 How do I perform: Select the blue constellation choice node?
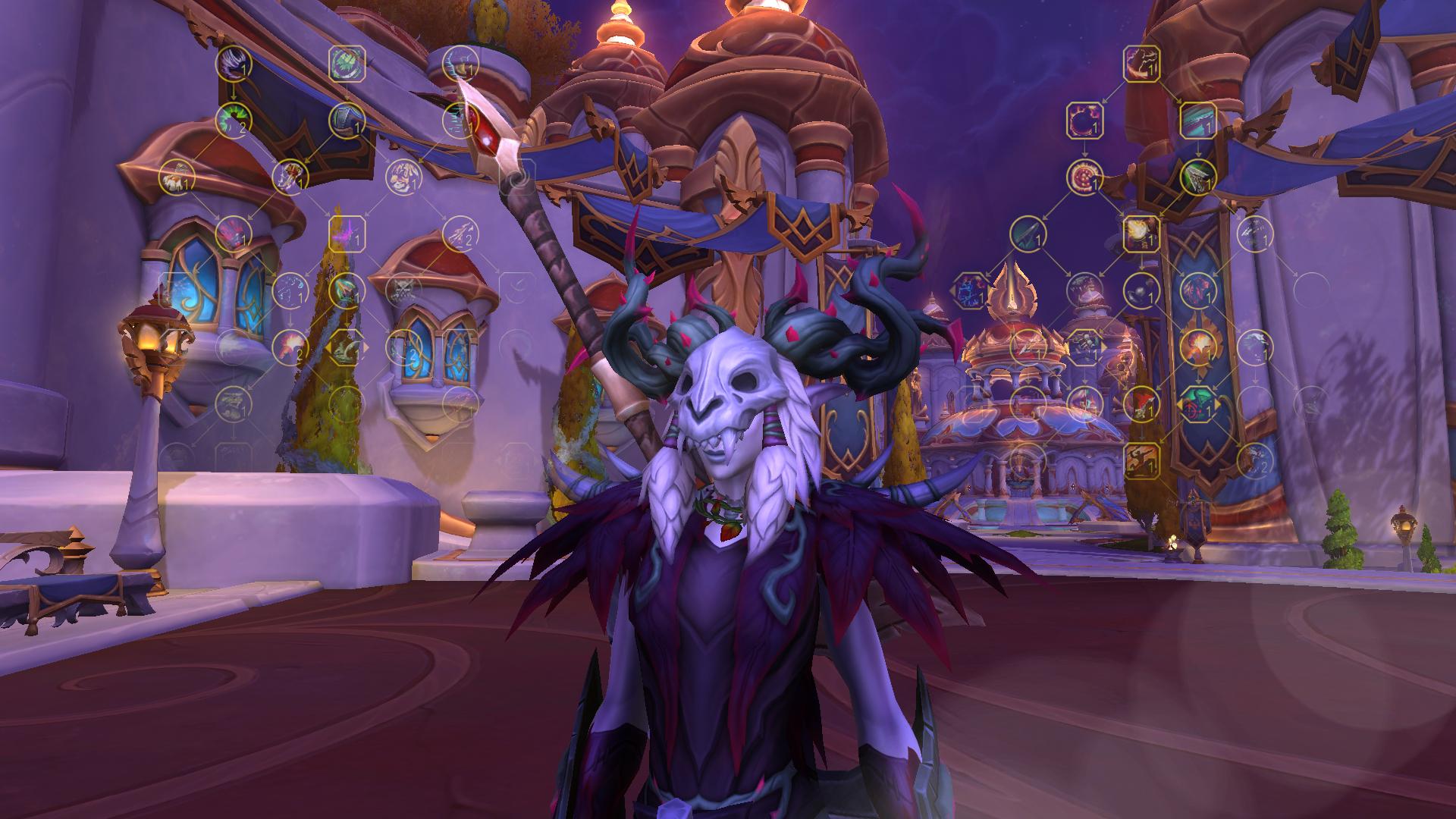tap(971, 290)
